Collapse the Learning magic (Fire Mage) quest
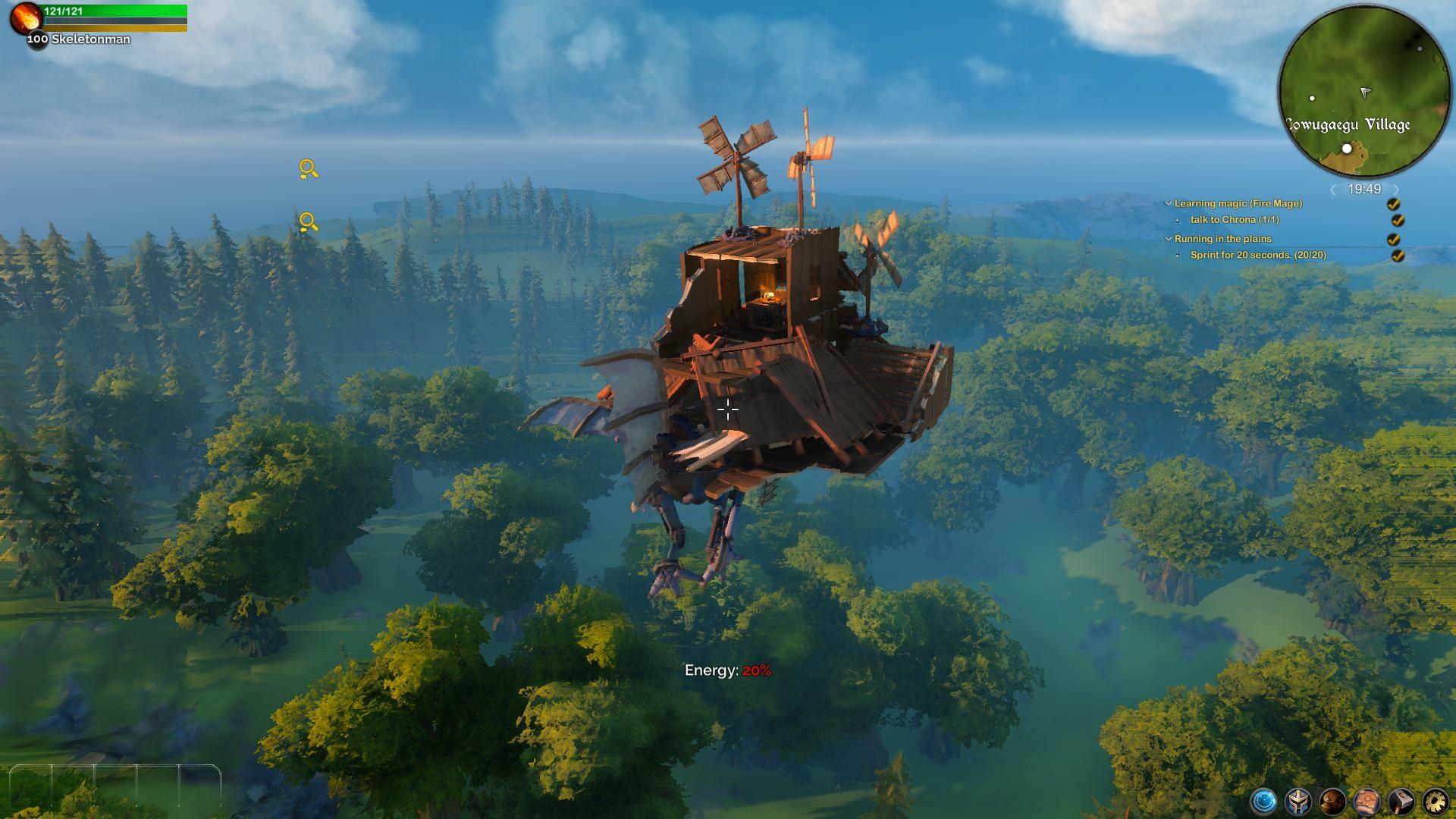The image size is (1456, 819). tap(1168, 203)
